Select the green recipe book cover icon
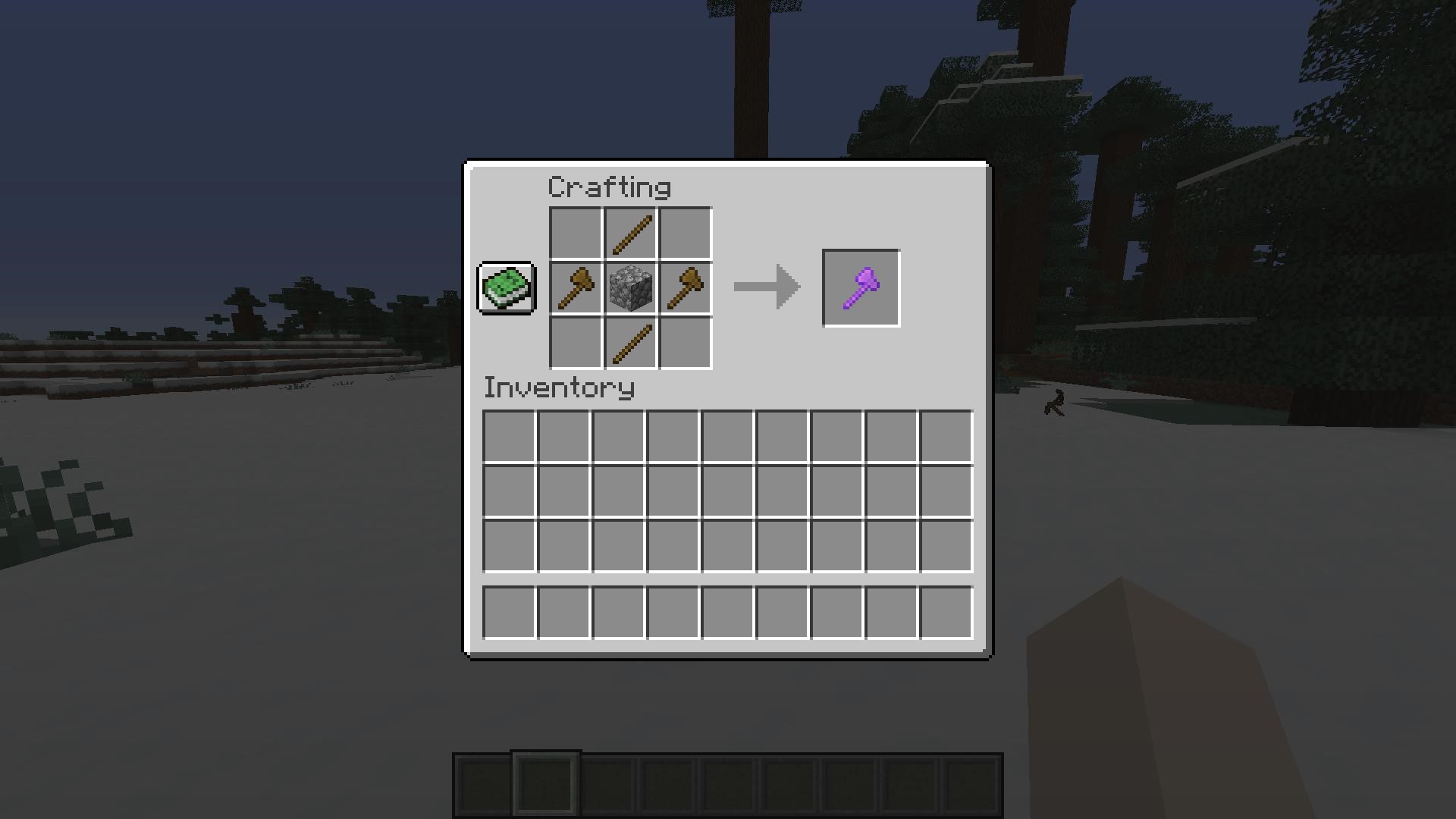The image size is (1456, 819). pos(505,287)
